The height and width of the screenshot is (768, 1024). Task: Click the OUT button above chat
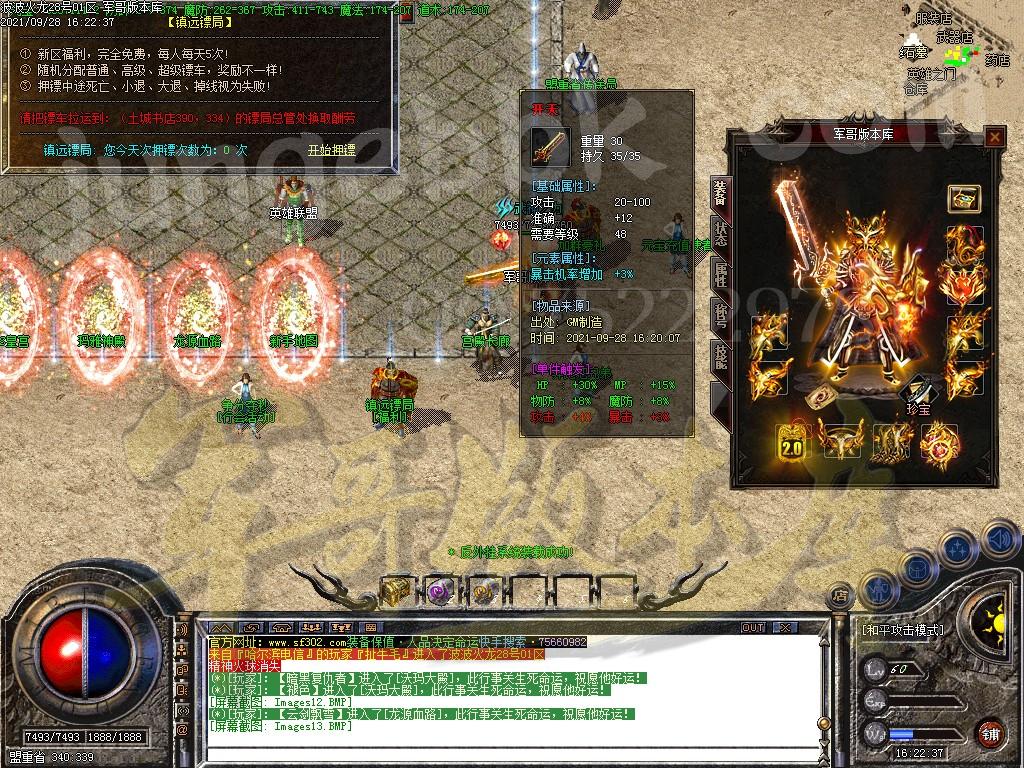tap(752, 628)
